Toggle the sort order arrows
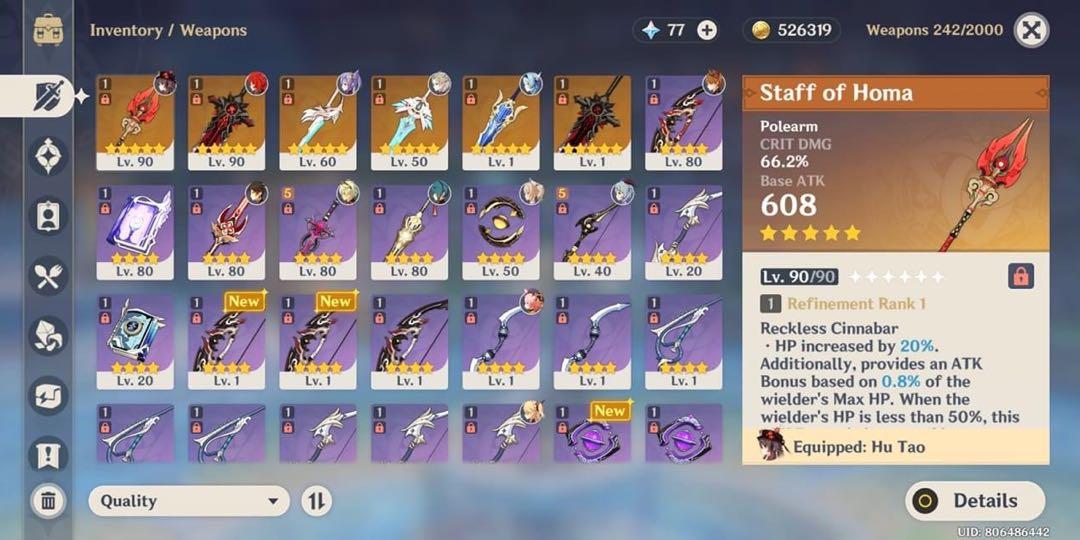This screenshot has height=540, width=1080. click(316, 501)
